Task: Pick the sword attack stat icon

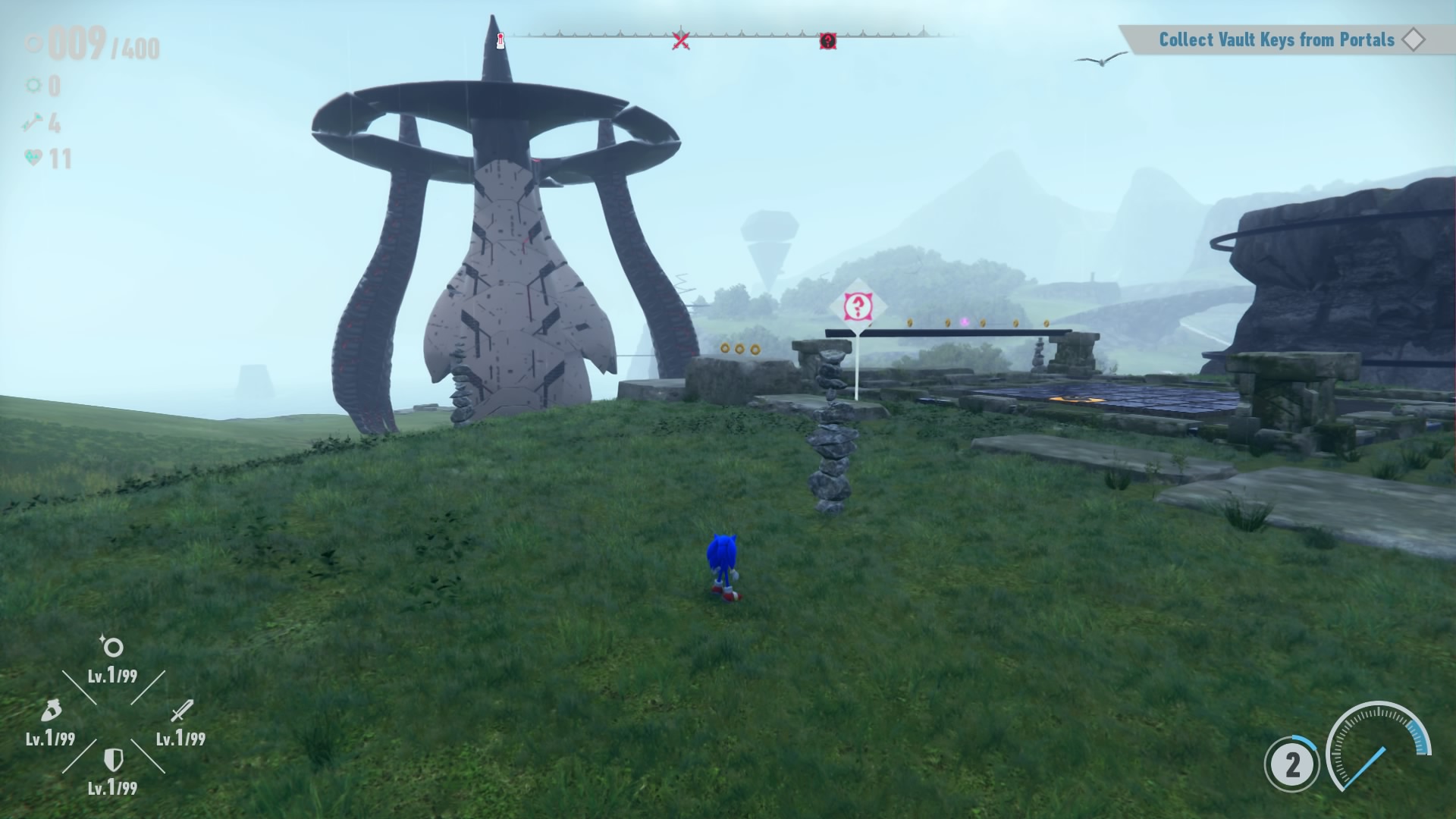Action: click(181, 711)
